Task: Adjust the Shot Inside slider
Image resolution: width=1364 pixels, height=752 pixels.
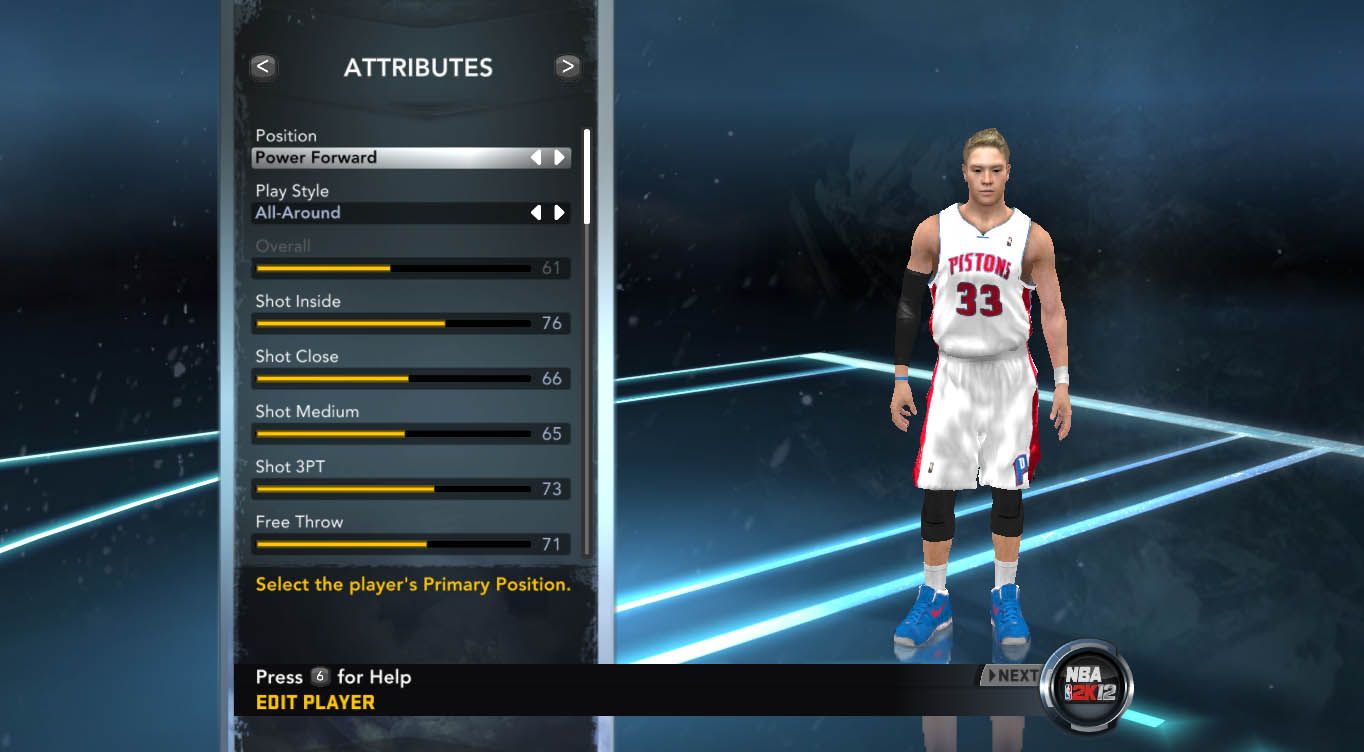Action: [394, 324]
